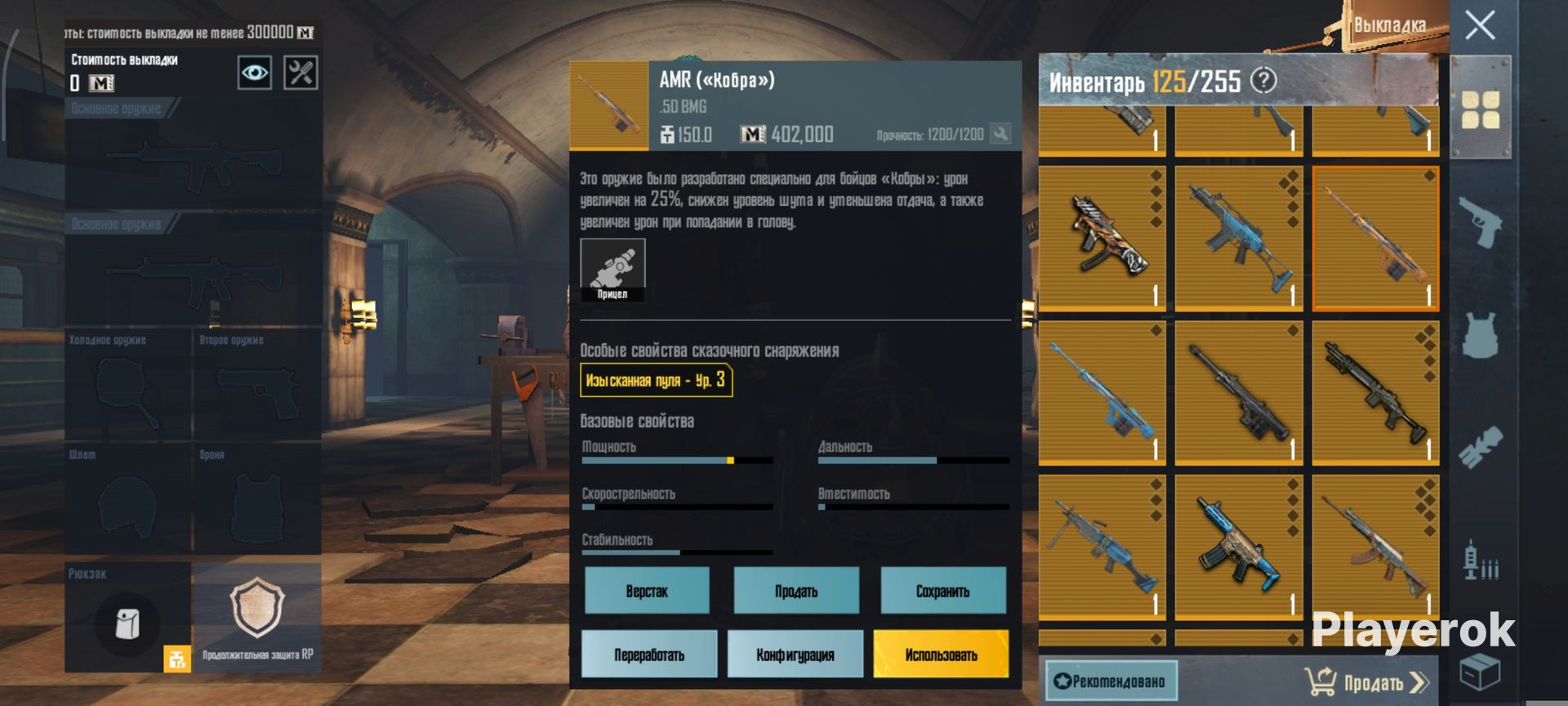Click the repair wrench next to Прочность

coord(1000,133)
